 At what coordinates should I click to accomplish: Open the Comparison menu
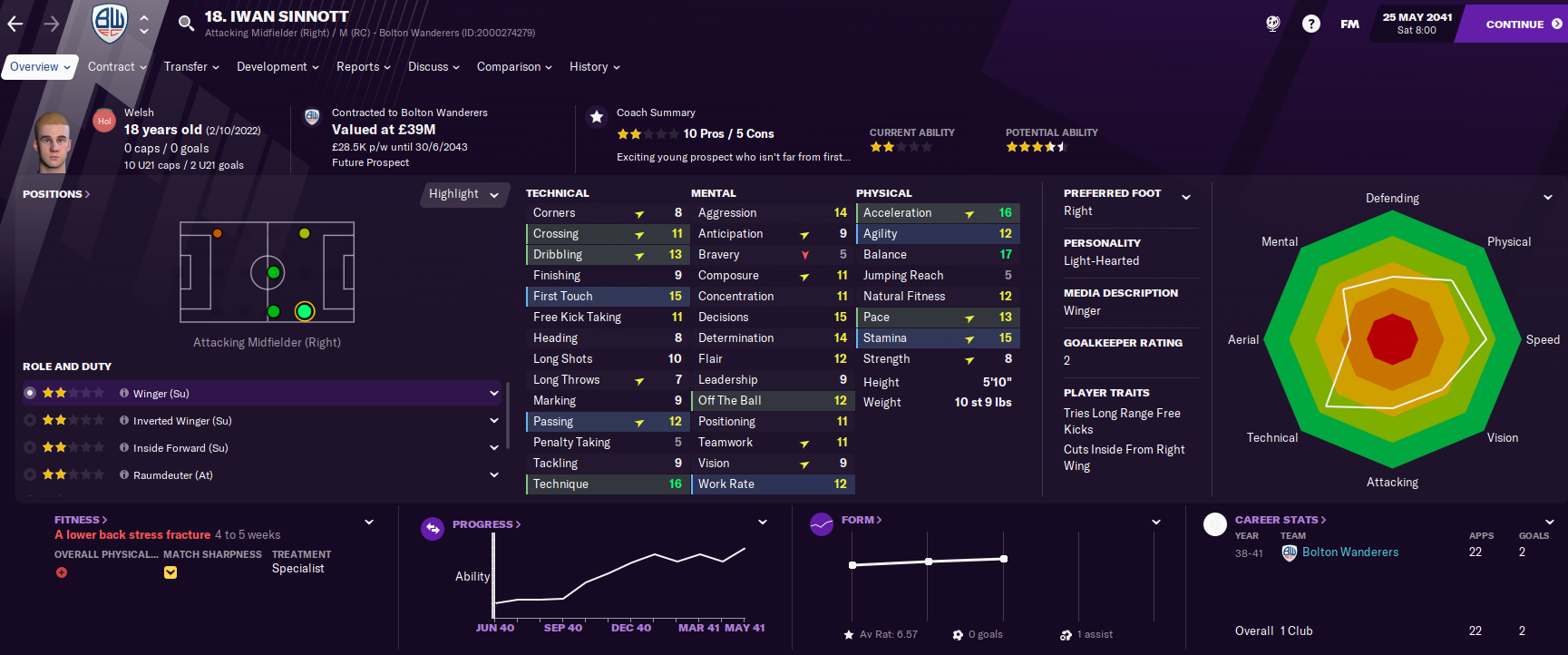(514, 67)
